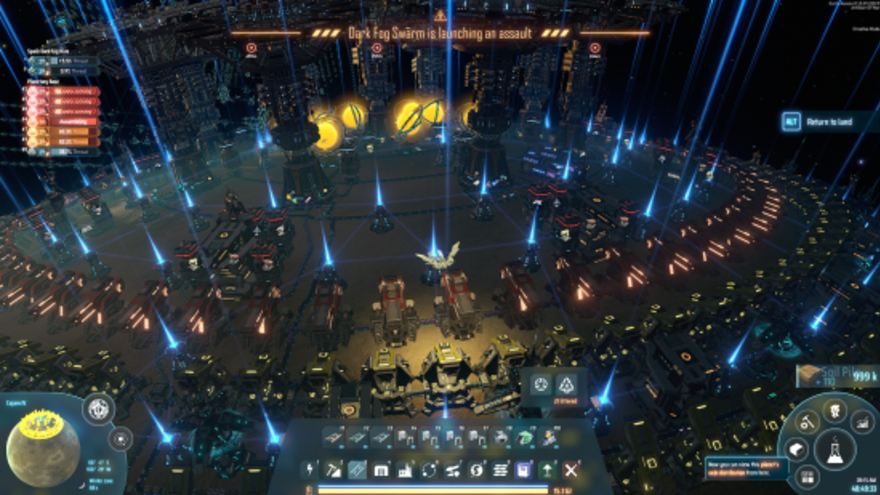Click the planet globe minimap
The image size is (880, 495).
(x=43, y=451)
